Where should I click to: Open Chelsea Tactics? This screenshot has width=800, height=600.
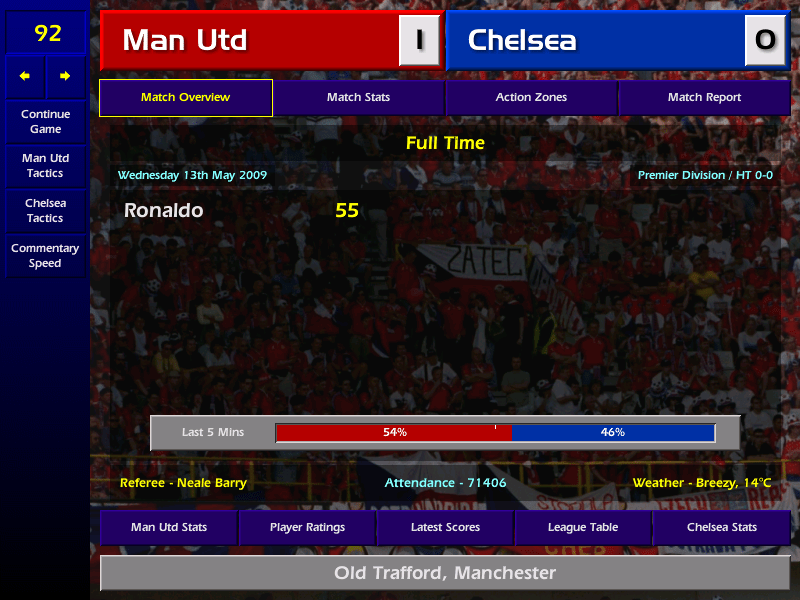coord(45,211)
